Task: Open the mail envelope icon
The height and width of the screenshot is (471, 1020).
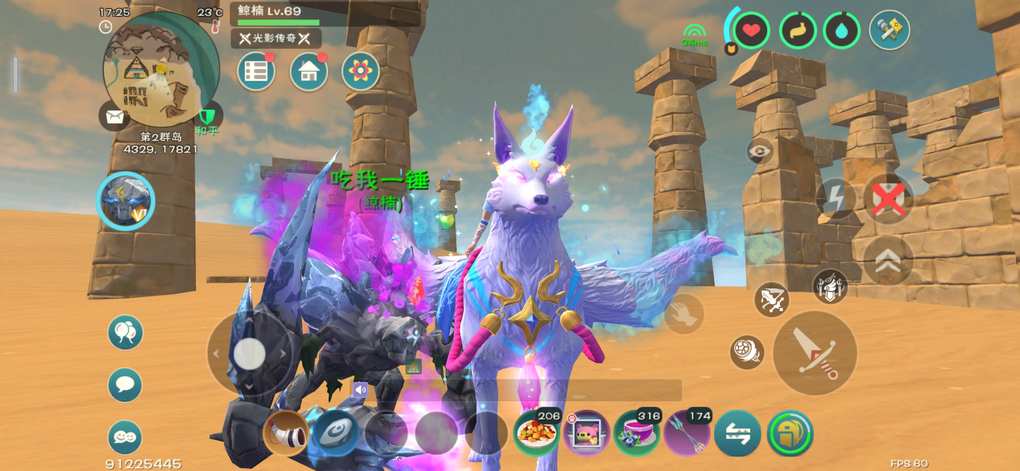Action: pyautogui.click(x=112, y=116)
